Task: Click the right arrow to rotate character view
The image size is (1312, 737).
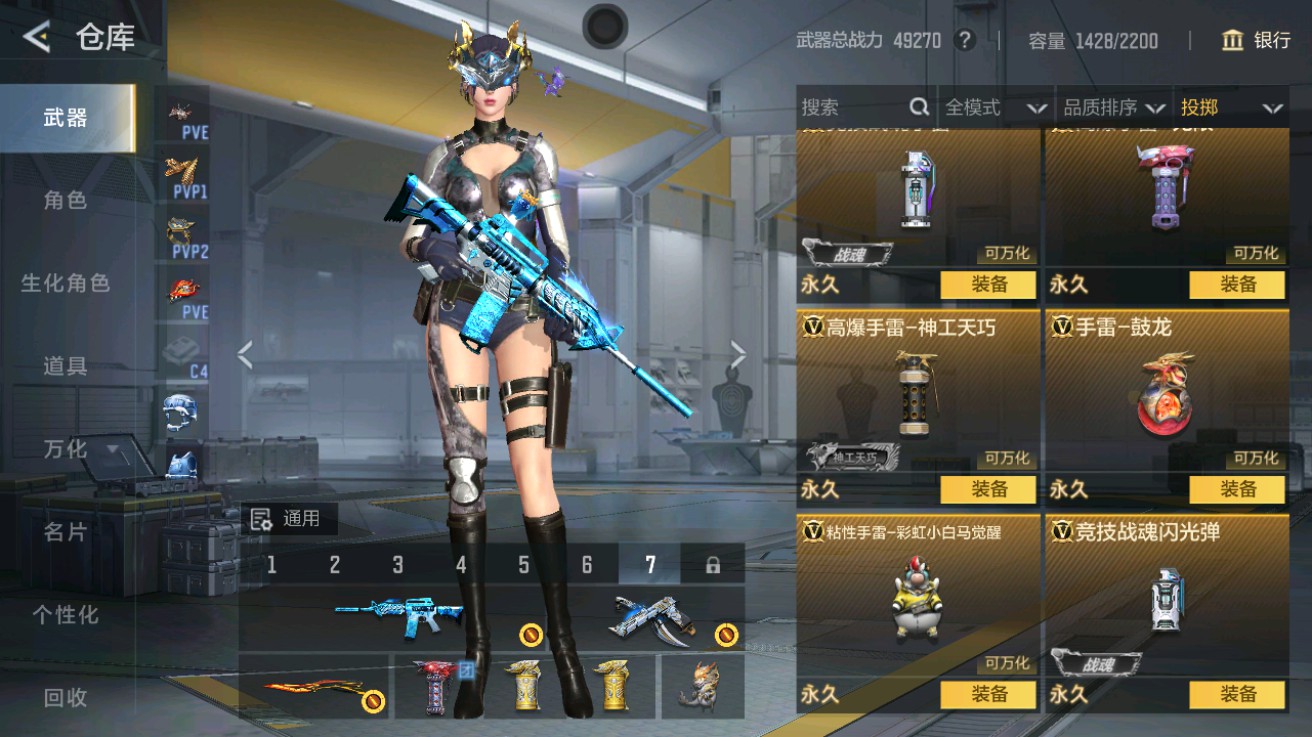Action: click(x=739, y=352)
